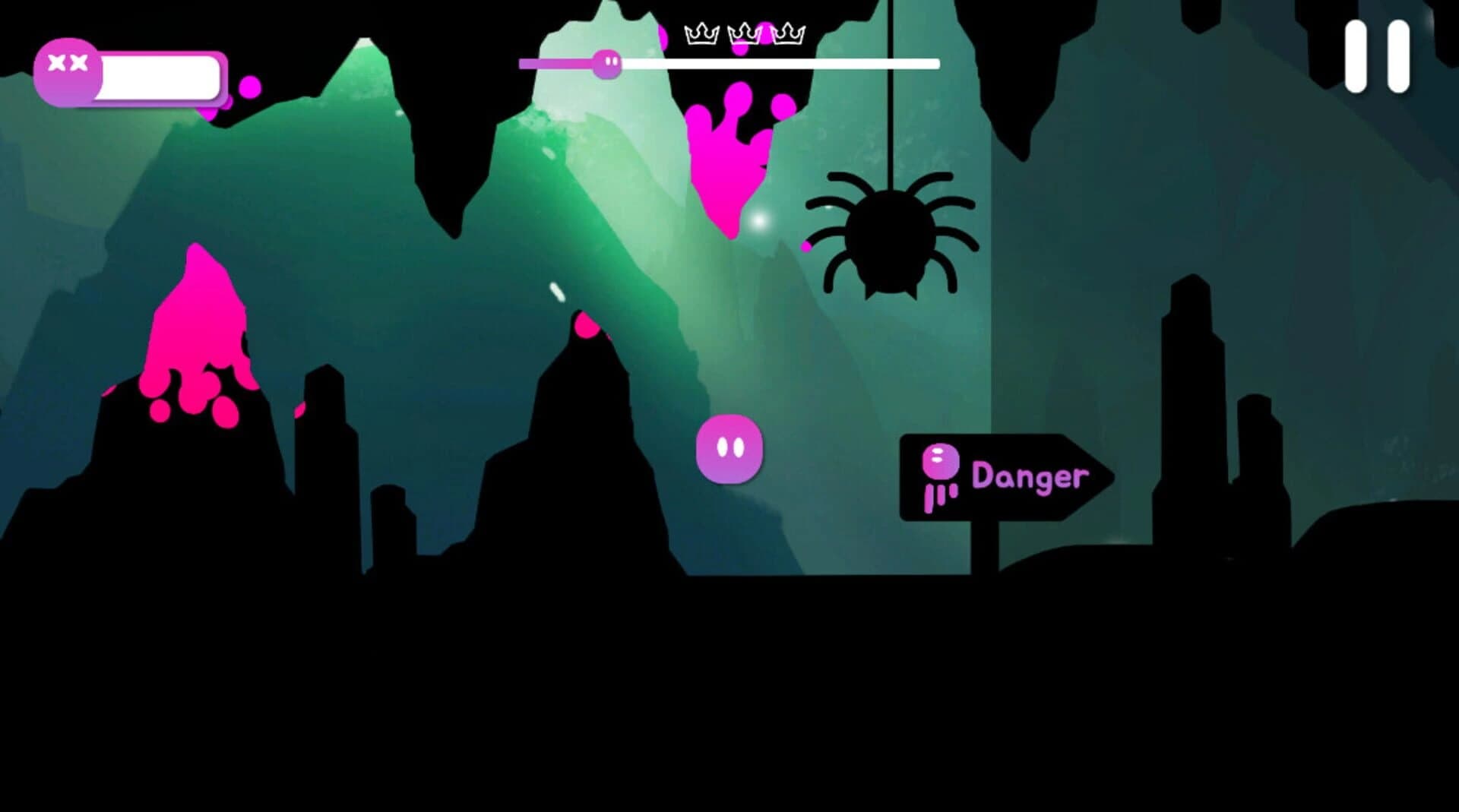
Task: Click the Danger sign label
Action: 1031,477
